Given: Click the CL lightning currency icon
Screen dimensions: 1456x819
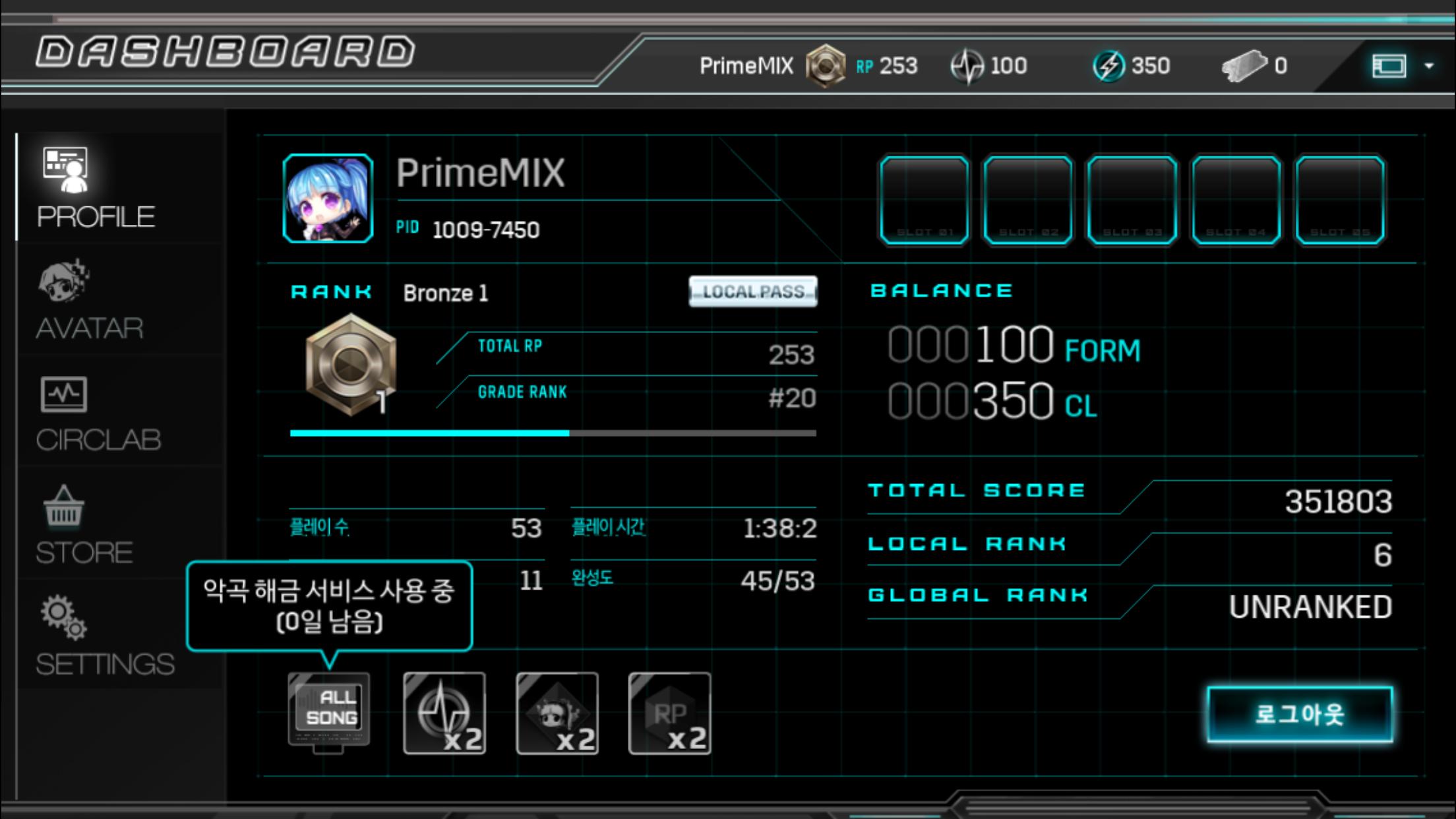Looking at the screenshot, I should click(x=1108, y=66).
